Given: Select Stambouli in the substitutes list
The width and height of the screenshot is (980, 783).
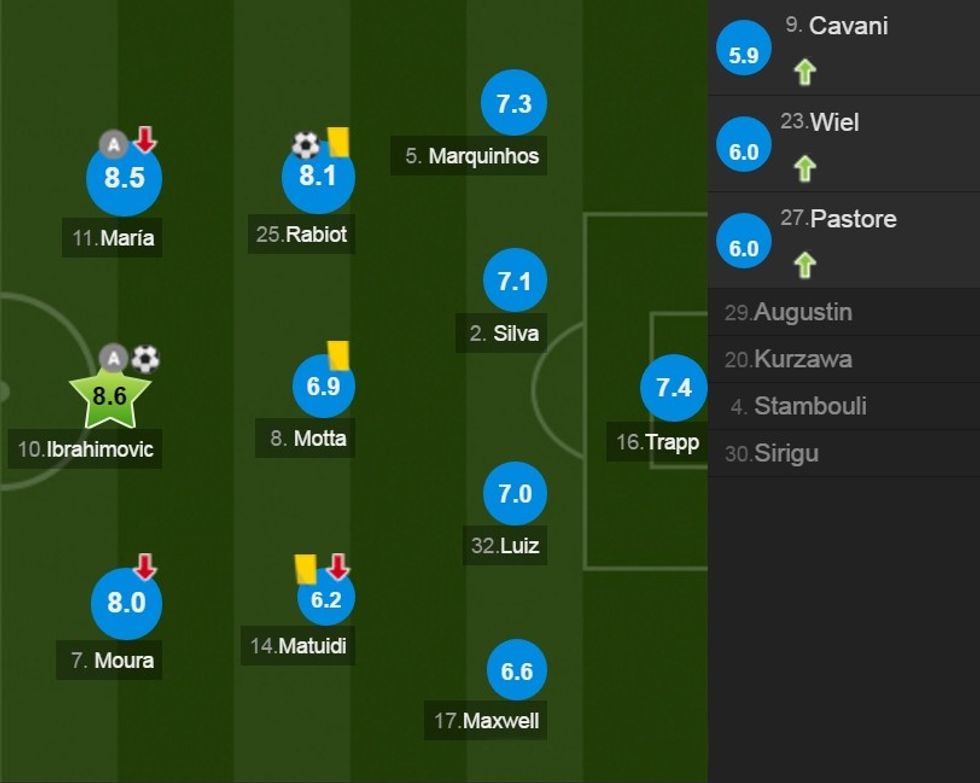Looking at the screenshot, I should [x=844, y=406].
